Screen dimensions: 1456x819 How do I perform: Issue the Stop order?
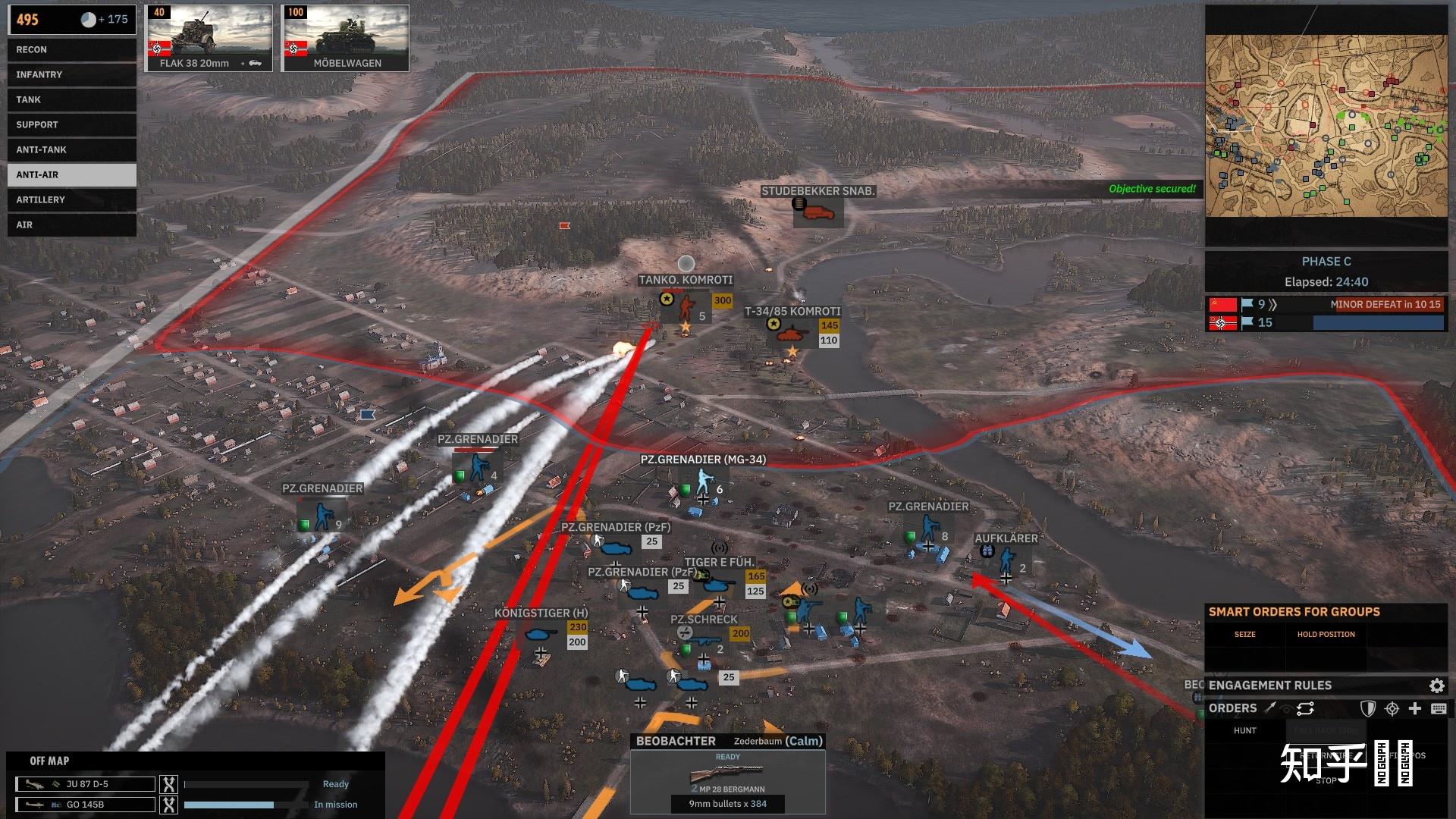(1326, 780)
